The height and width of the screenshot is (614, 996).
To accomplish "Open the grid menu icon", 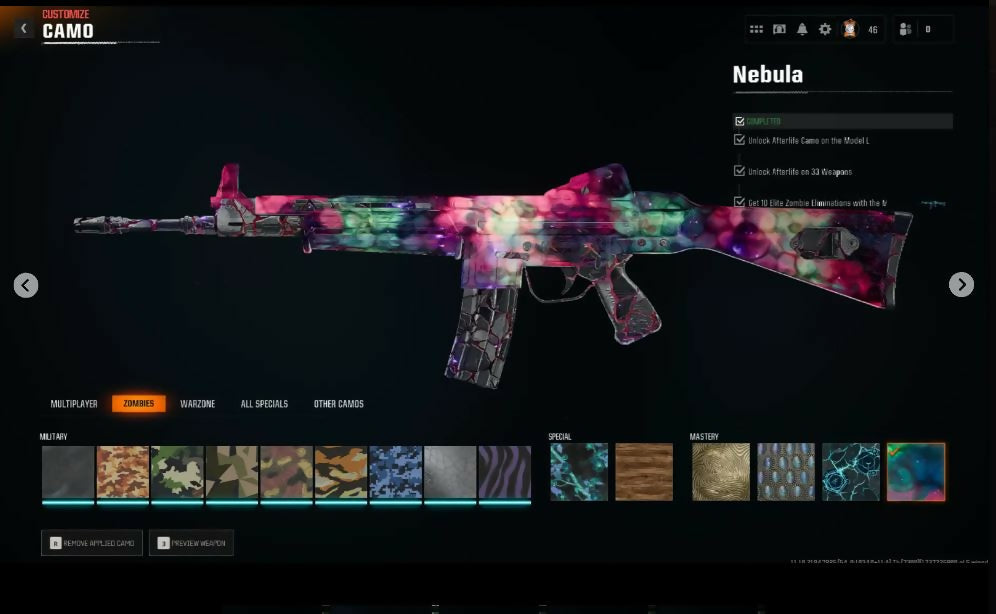I will pyautogui.click(x=756, y=30).
